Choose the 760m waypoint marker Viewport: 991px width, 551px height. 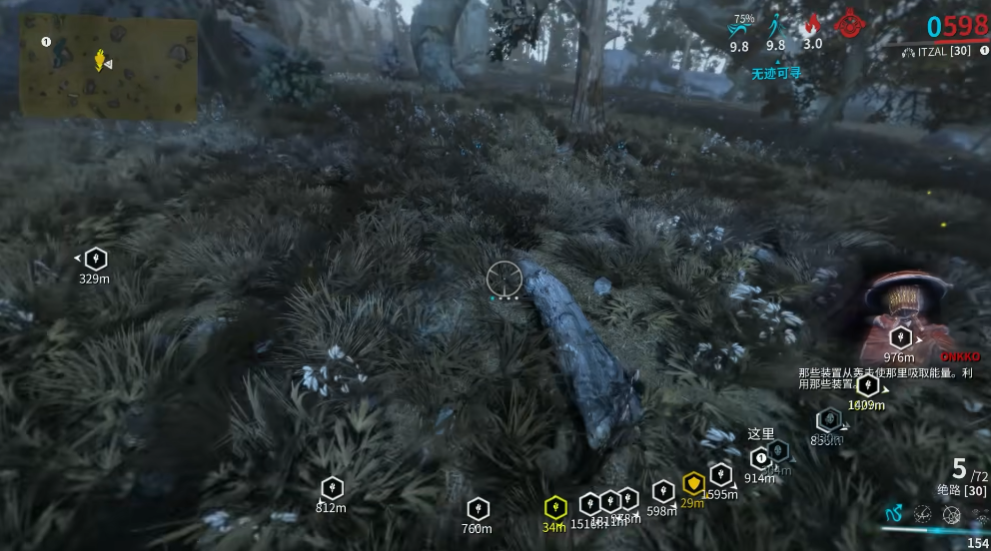click(x=478, y=508)
